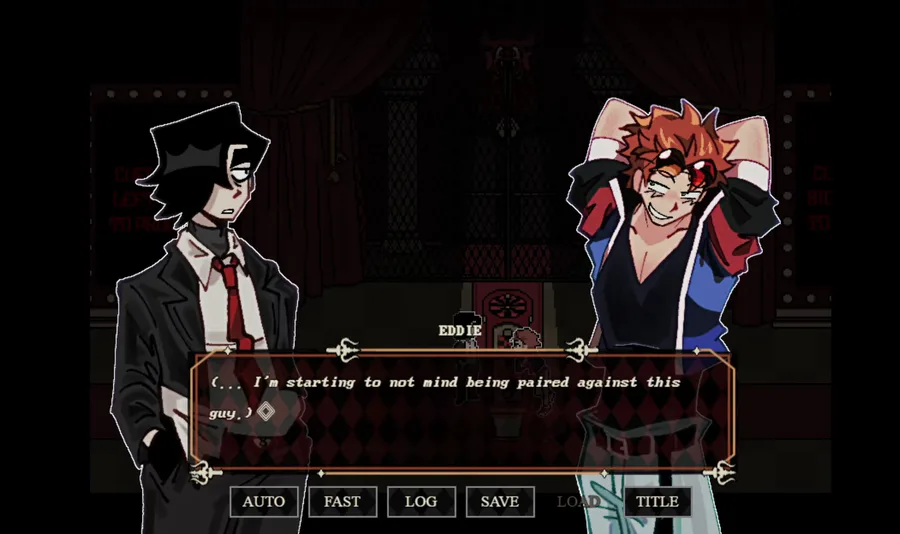Open the dialogue LOG
The height and width of the screenshot is (534, 900).
pos(421,501)
